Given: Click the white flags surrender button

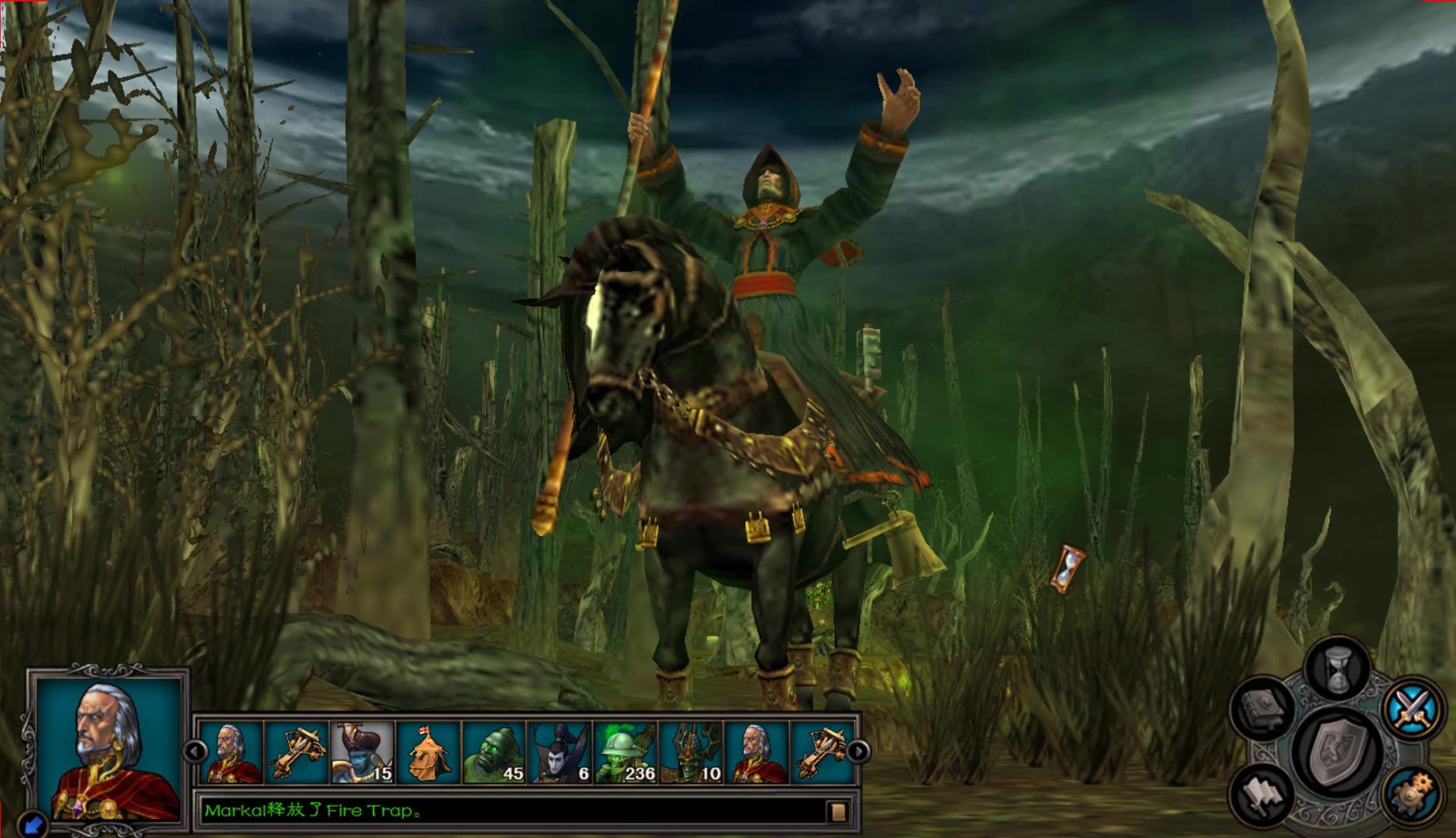Looking at the screenshot, I should pyautogui.click(x=1263, y=793).
